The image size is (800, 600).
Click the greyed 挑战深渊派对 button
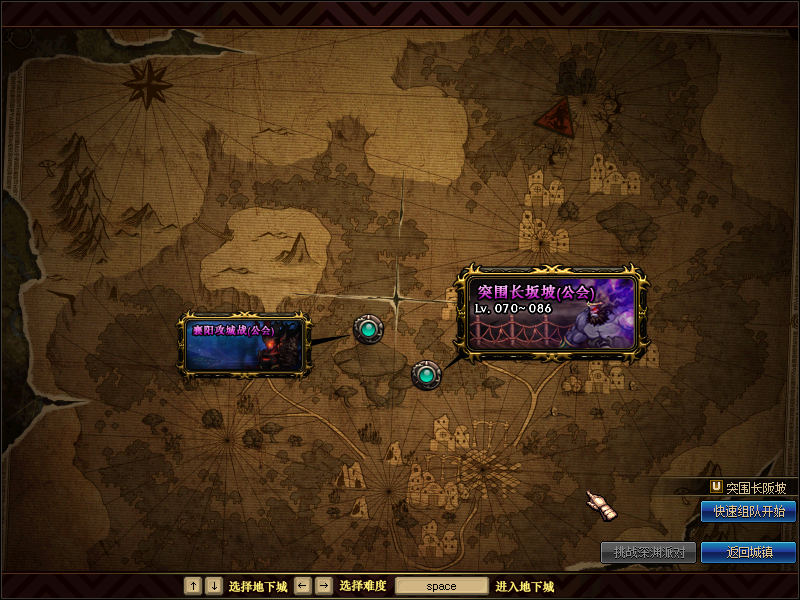point(648,552)
